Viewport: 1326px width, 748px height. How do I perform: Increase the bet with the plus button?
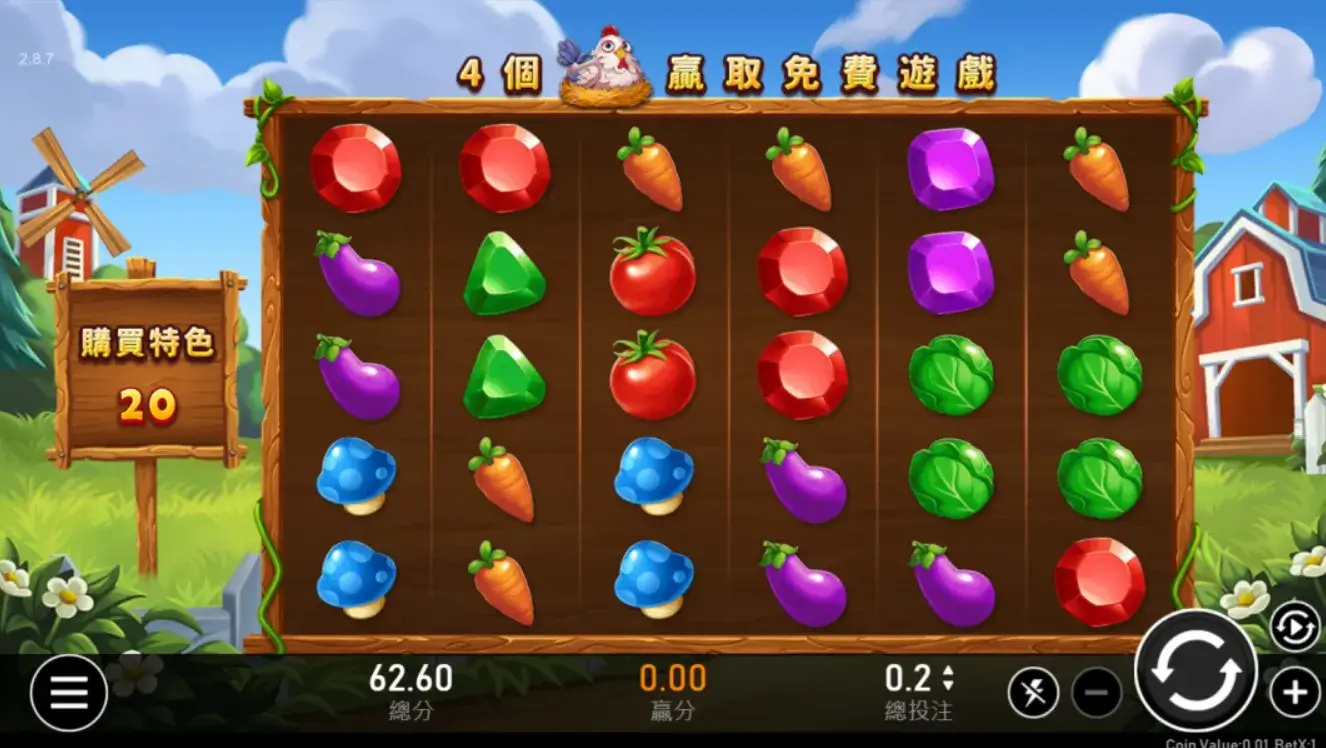pos(1295,692)
